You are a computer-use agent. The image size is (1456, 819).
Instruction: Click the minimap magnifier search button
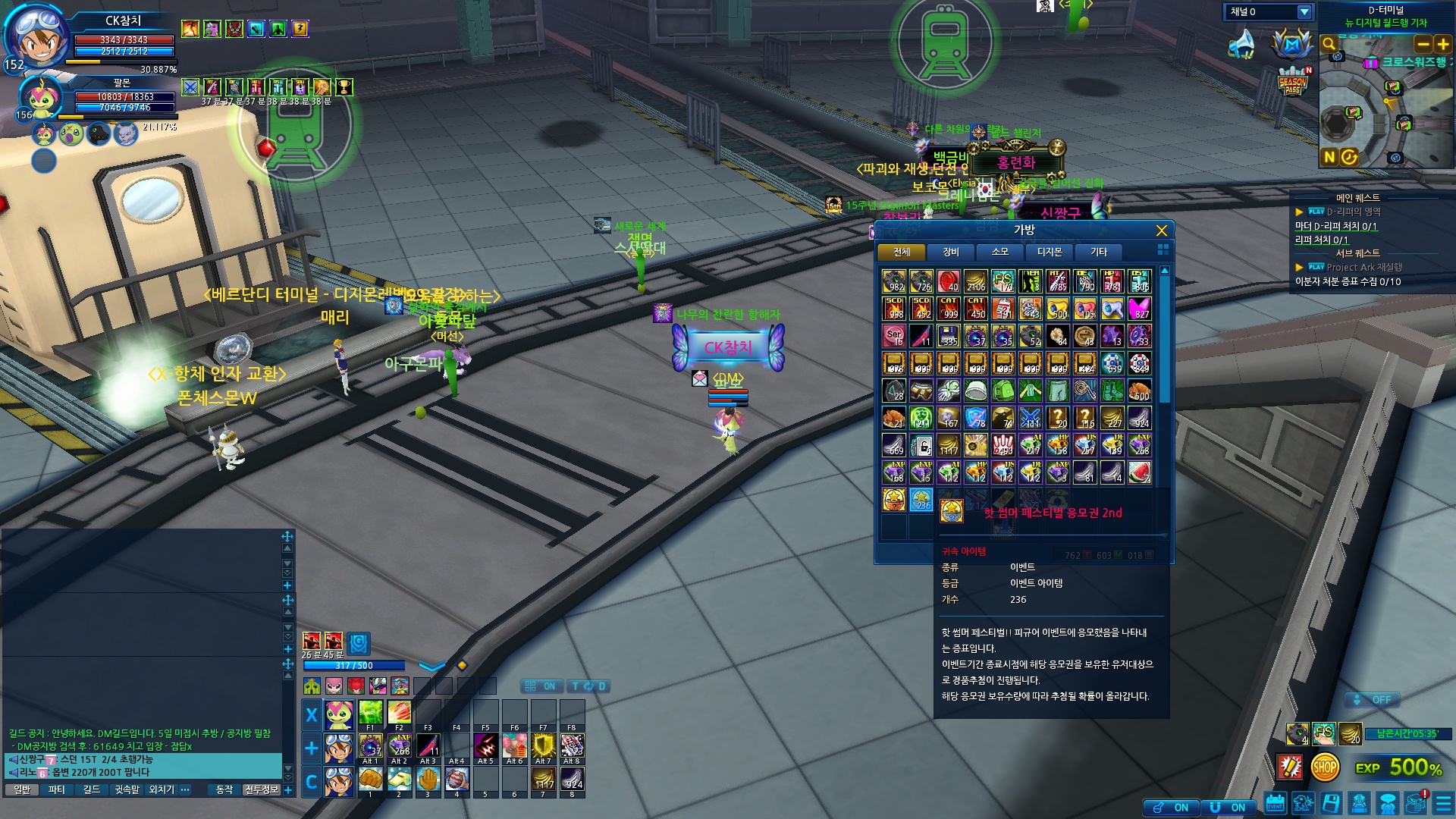[x=1329, y=44]
